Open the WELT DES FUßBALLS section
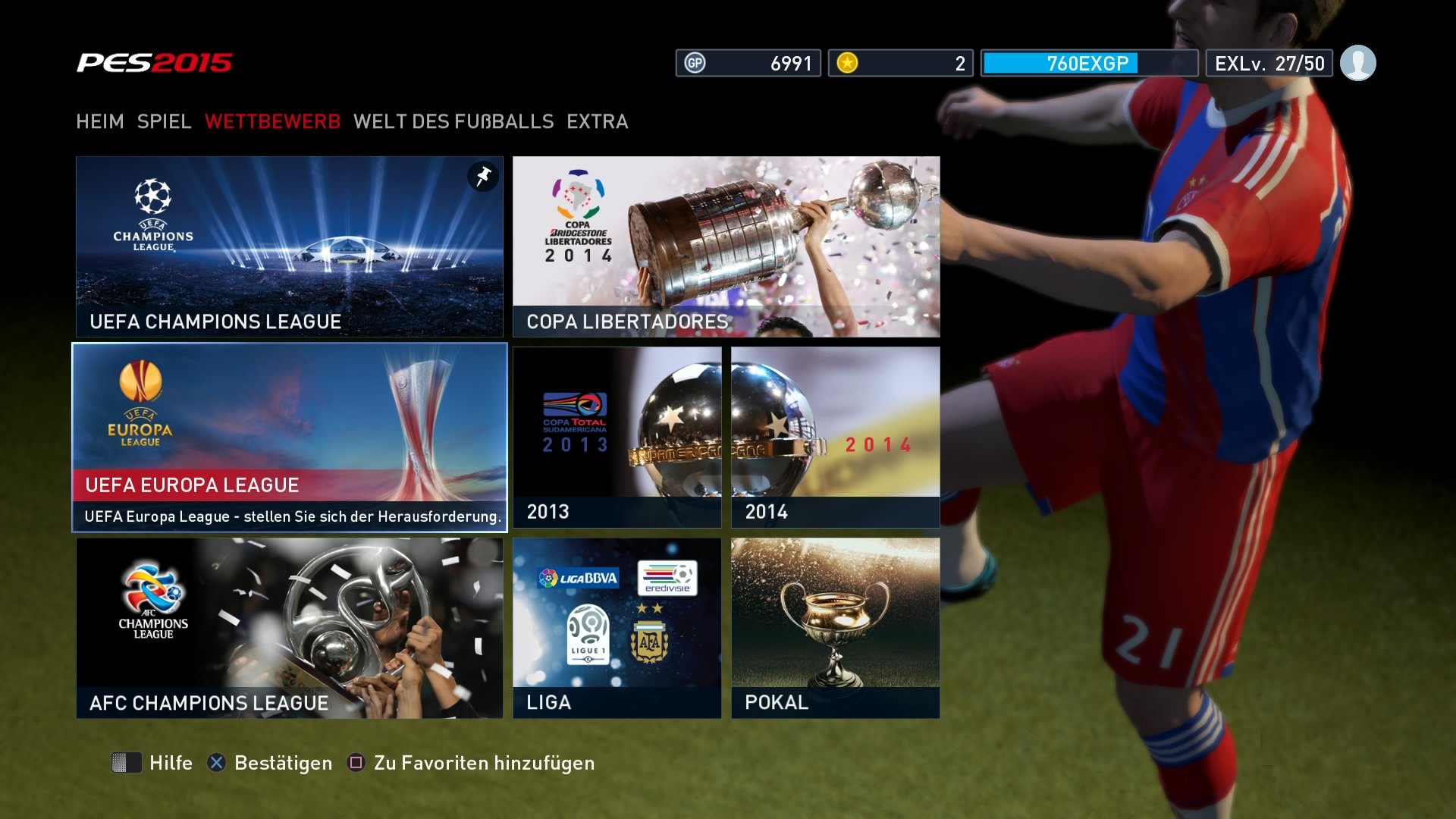Viewport: 1456px width, 819px height. click(453, 121)
